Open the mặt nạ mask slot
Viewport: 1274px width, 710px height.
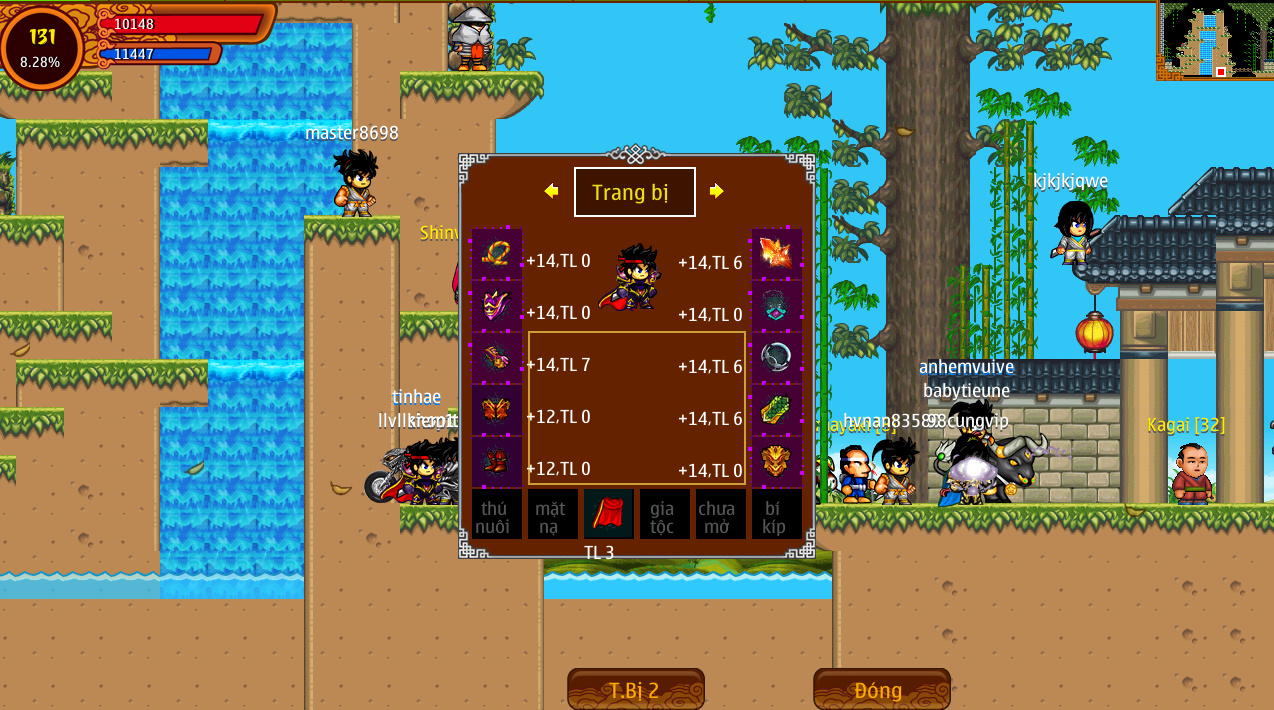(x=552, y=514)
